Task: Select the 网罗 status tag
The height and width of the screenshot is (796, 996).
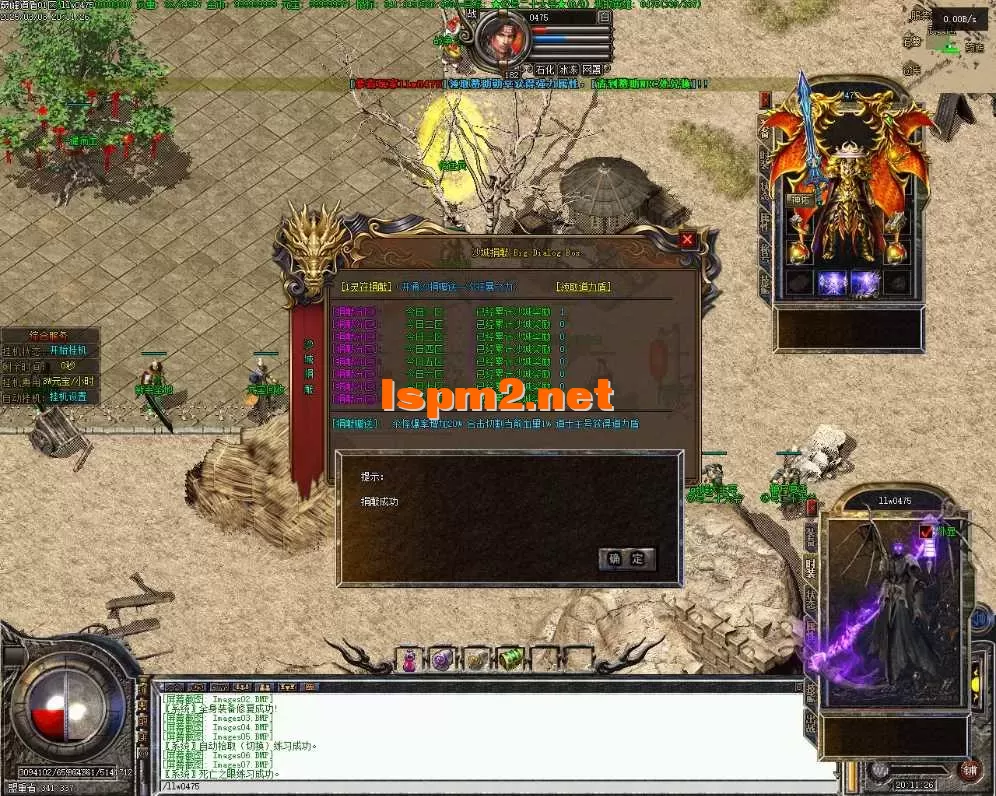Action: [x=592, y=70]
